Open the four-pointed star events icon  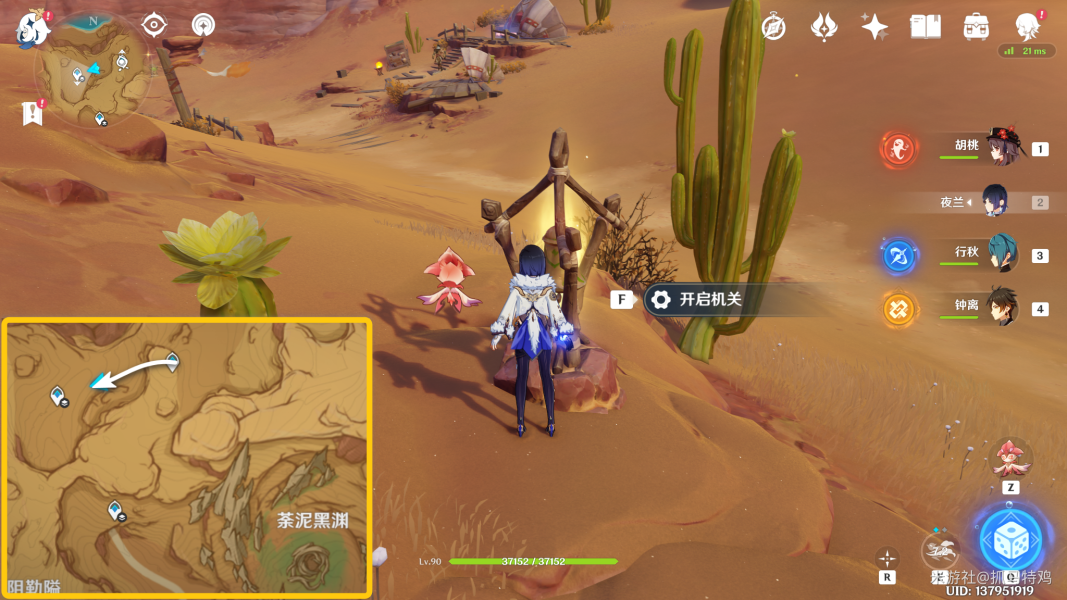coord(875,27)
